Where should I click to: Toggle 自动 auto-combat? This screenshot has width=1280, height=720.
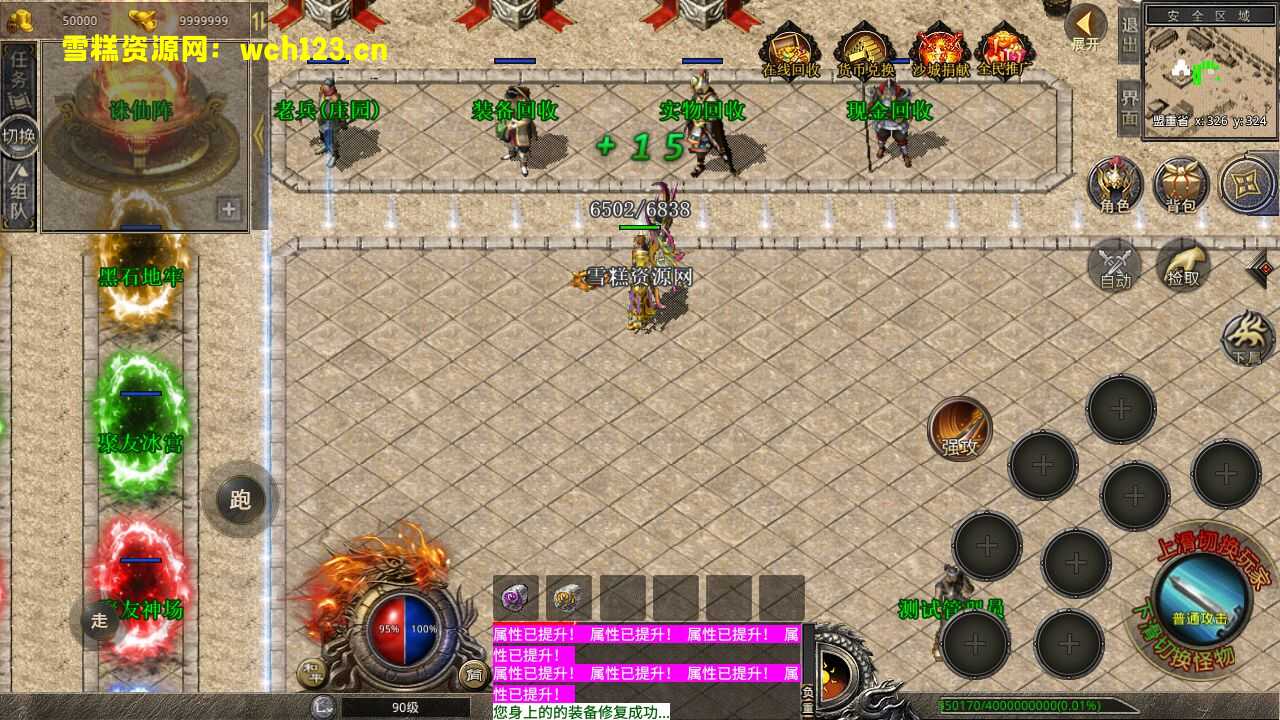coord(1115,266)
